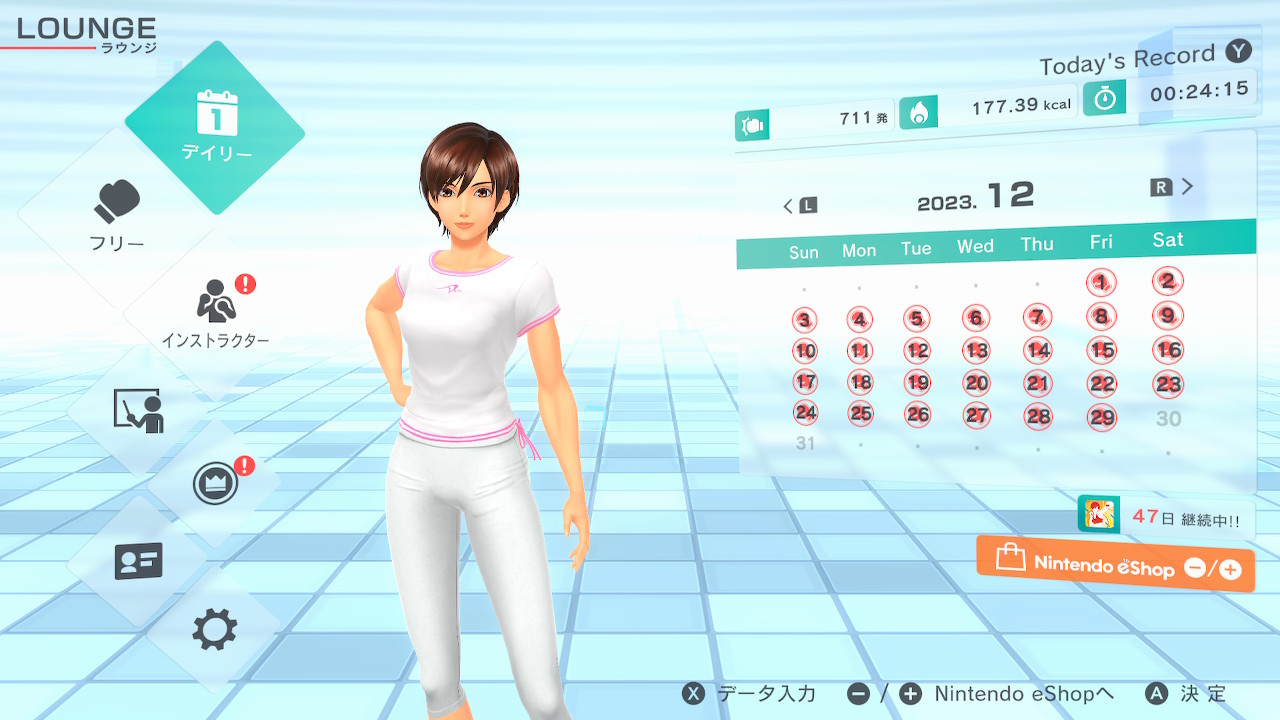Select December 24 on the calendar

[x=805, y=413]
